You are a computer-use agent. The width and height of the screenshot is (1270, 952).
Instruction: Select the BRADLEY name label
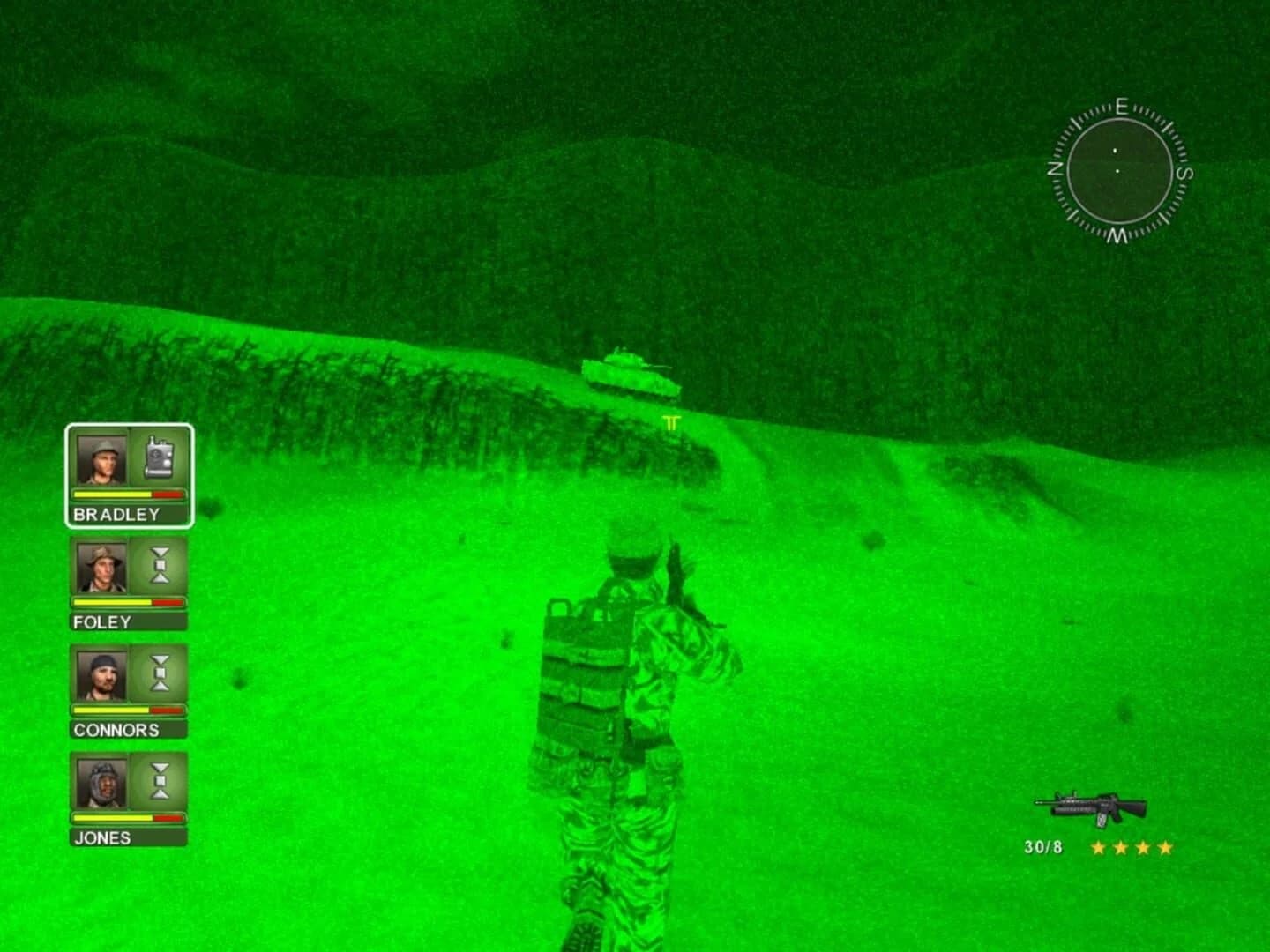pyautogui.click(x=116, y=515)
